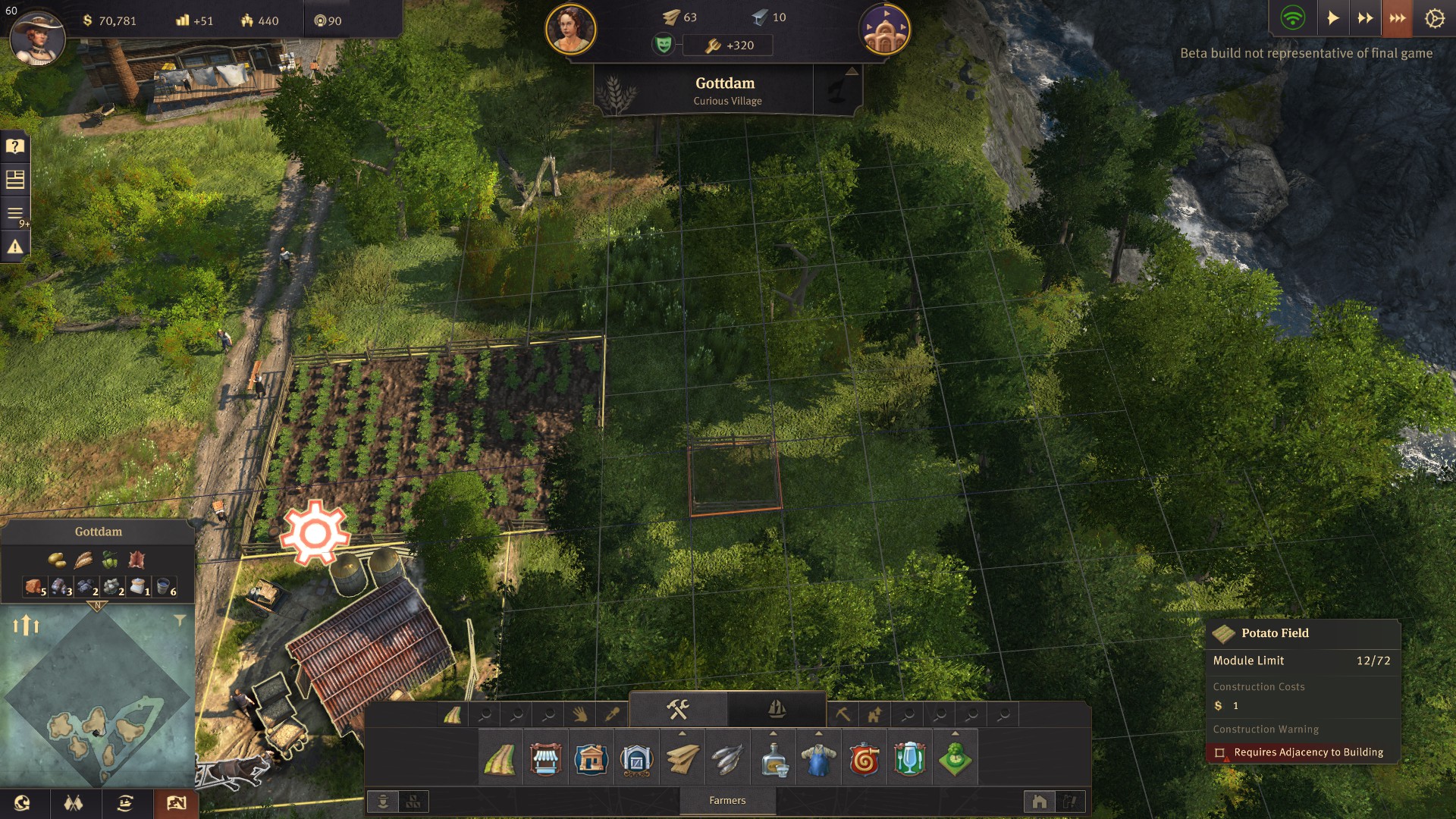
Task: Open the warning triangle alerts
Action: tap(15, 246)
